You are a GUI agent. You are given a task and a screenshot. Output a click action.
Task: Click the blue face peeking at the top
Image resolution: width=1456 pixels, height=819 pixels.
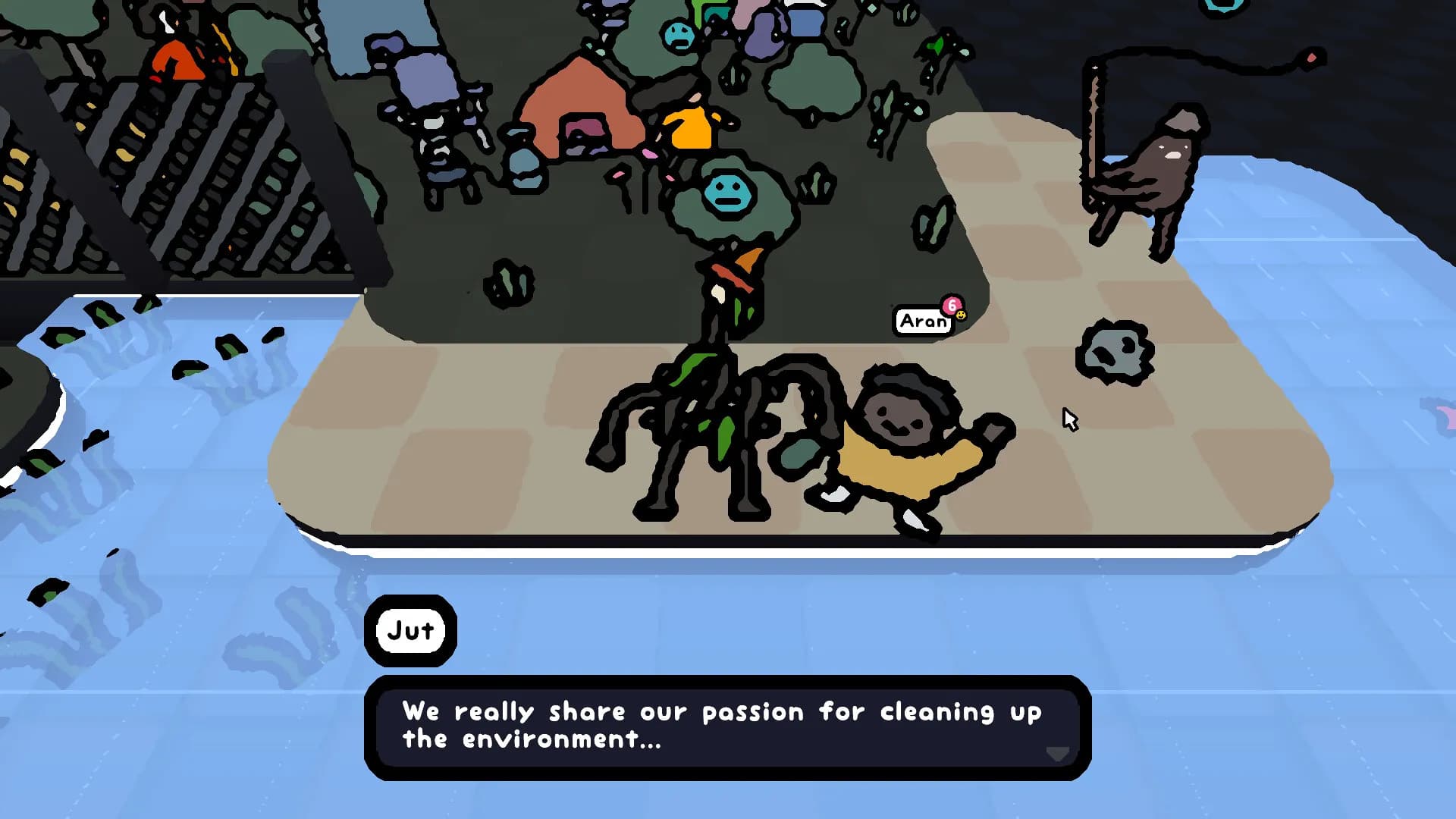(677, 34)
